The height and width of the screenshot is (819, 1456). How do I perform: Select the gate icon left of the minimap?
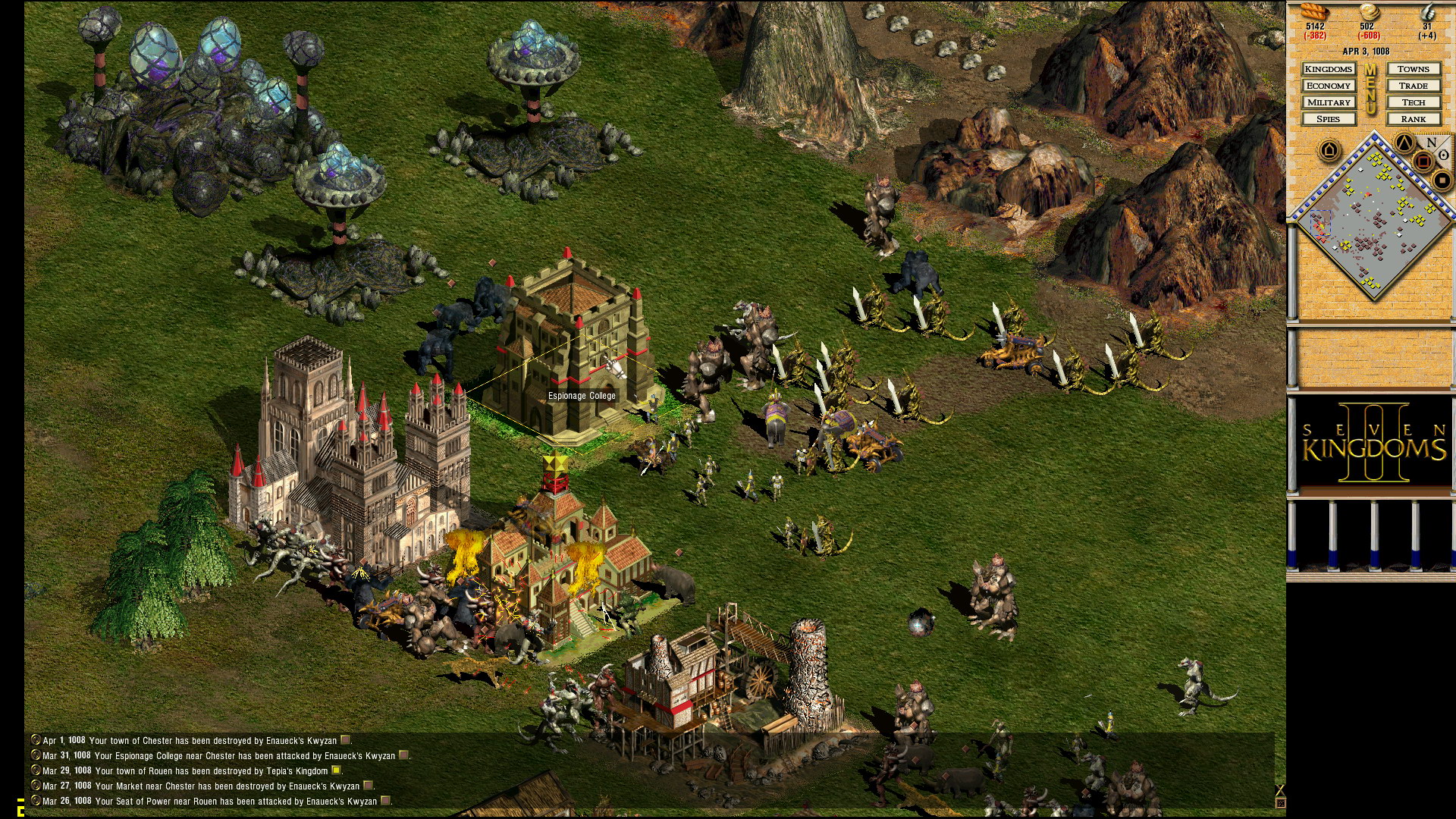[1329, 150]
